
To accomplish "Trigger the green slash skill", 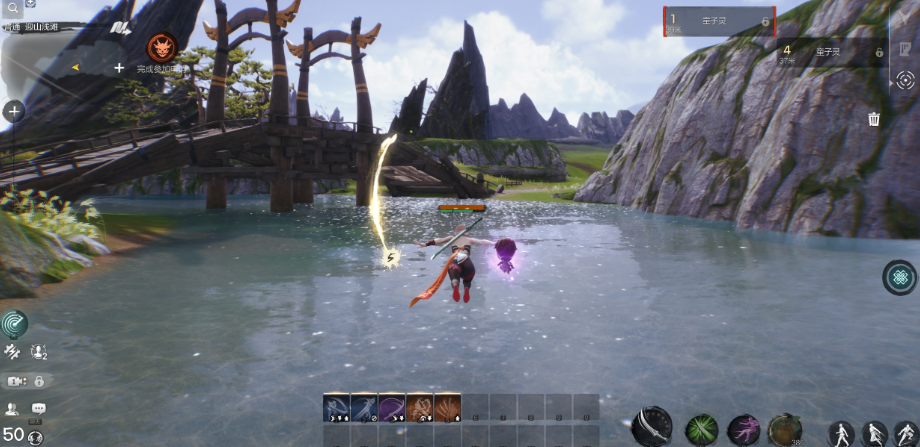I will click(x=701, y=430).
